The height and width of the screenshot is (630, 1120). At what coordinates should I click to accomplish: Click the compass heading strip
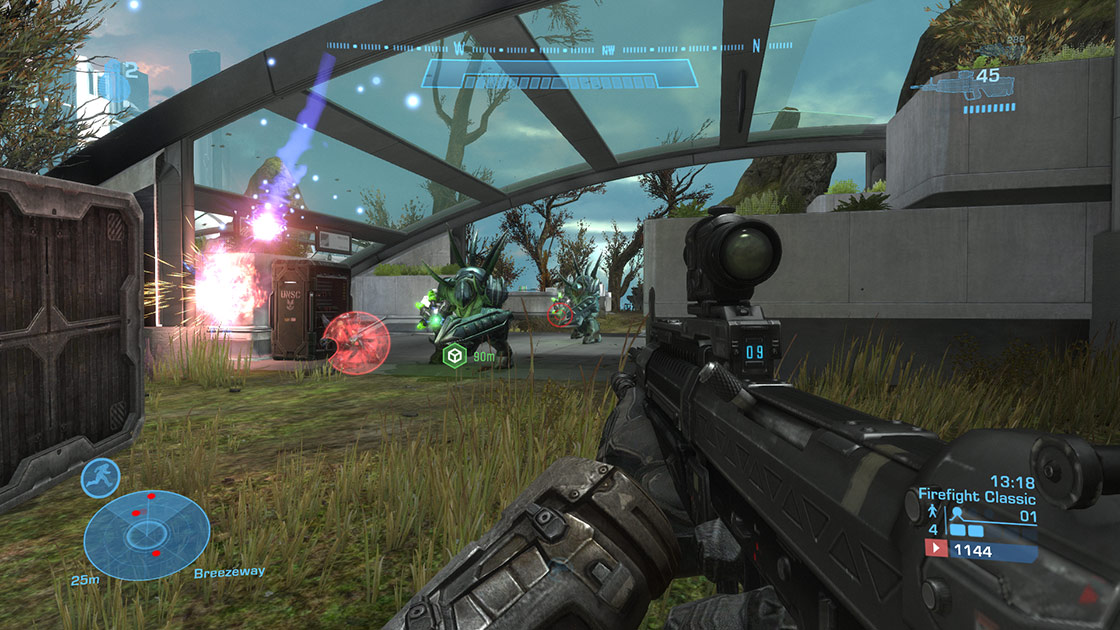coord(560,46)
